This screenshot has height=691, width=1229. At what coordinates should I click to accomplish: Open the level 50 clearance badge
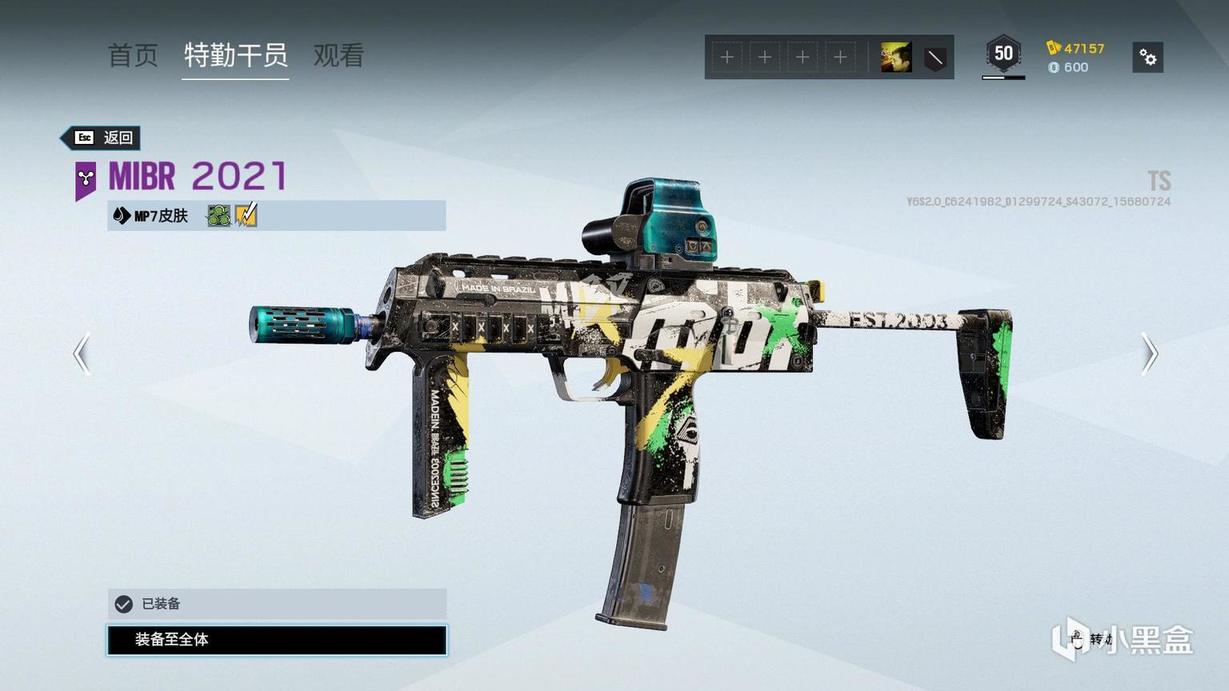pyautogui.click(x=1003, y=54)
